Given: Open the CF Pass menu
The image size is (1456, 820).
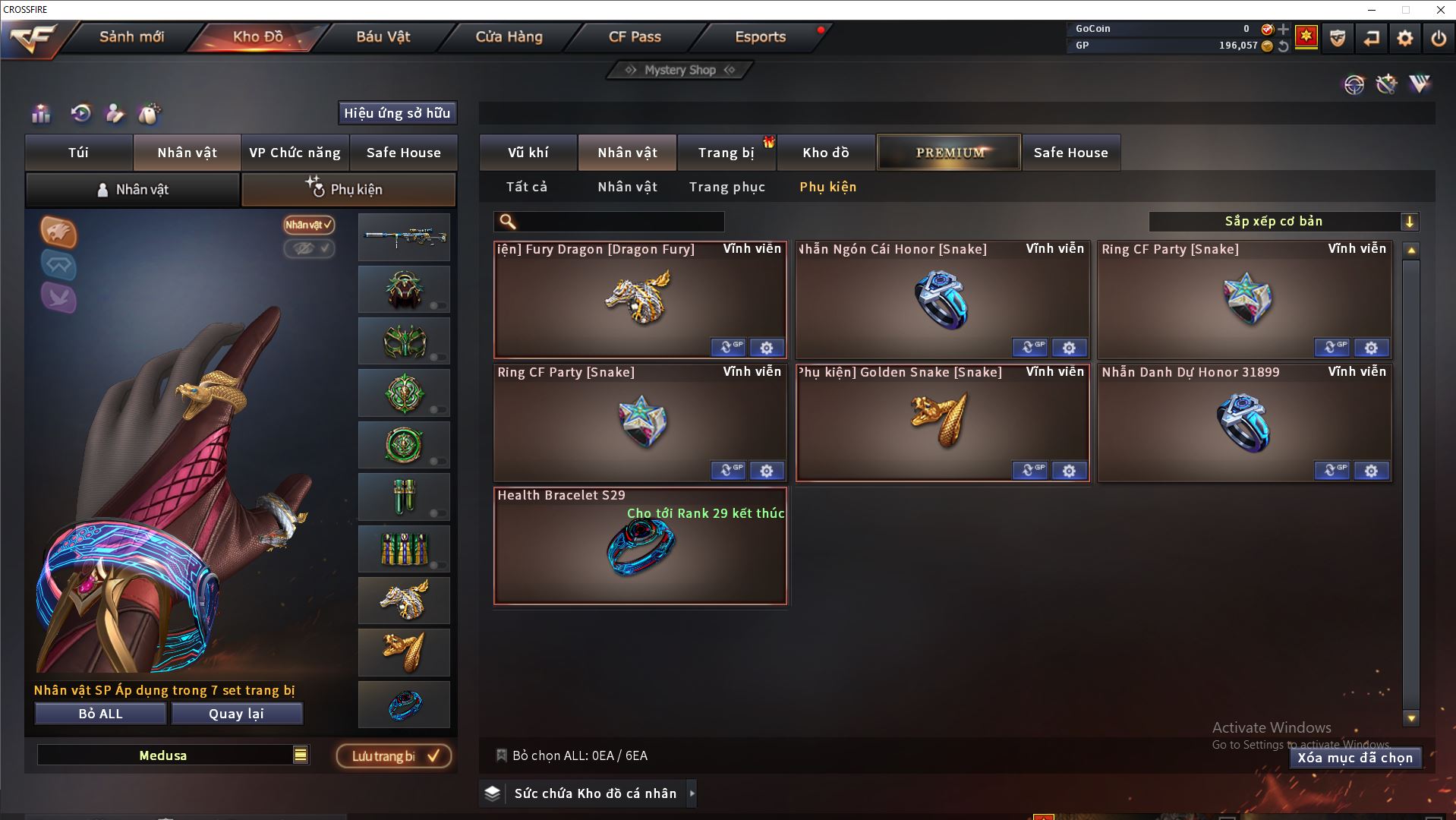Looking at the screenshot, I should coord(635,36).
